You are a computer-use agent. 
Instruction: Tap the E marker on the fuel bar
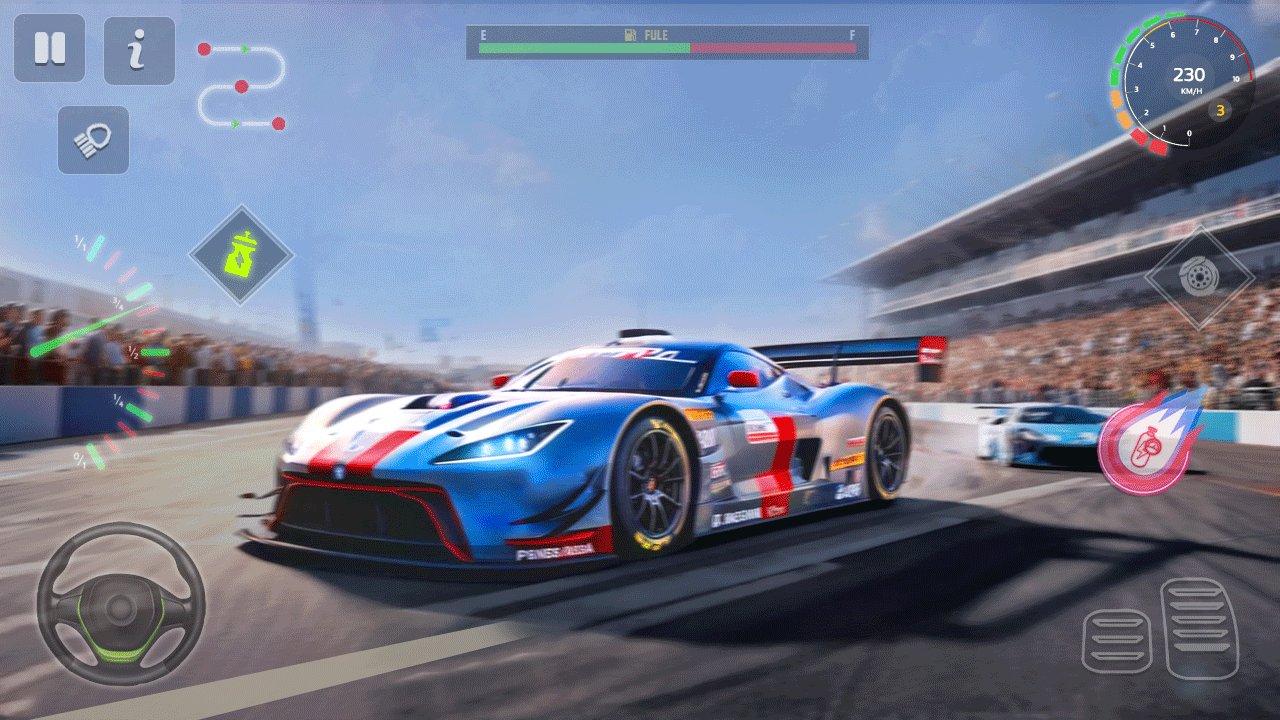tap(484, 34)
